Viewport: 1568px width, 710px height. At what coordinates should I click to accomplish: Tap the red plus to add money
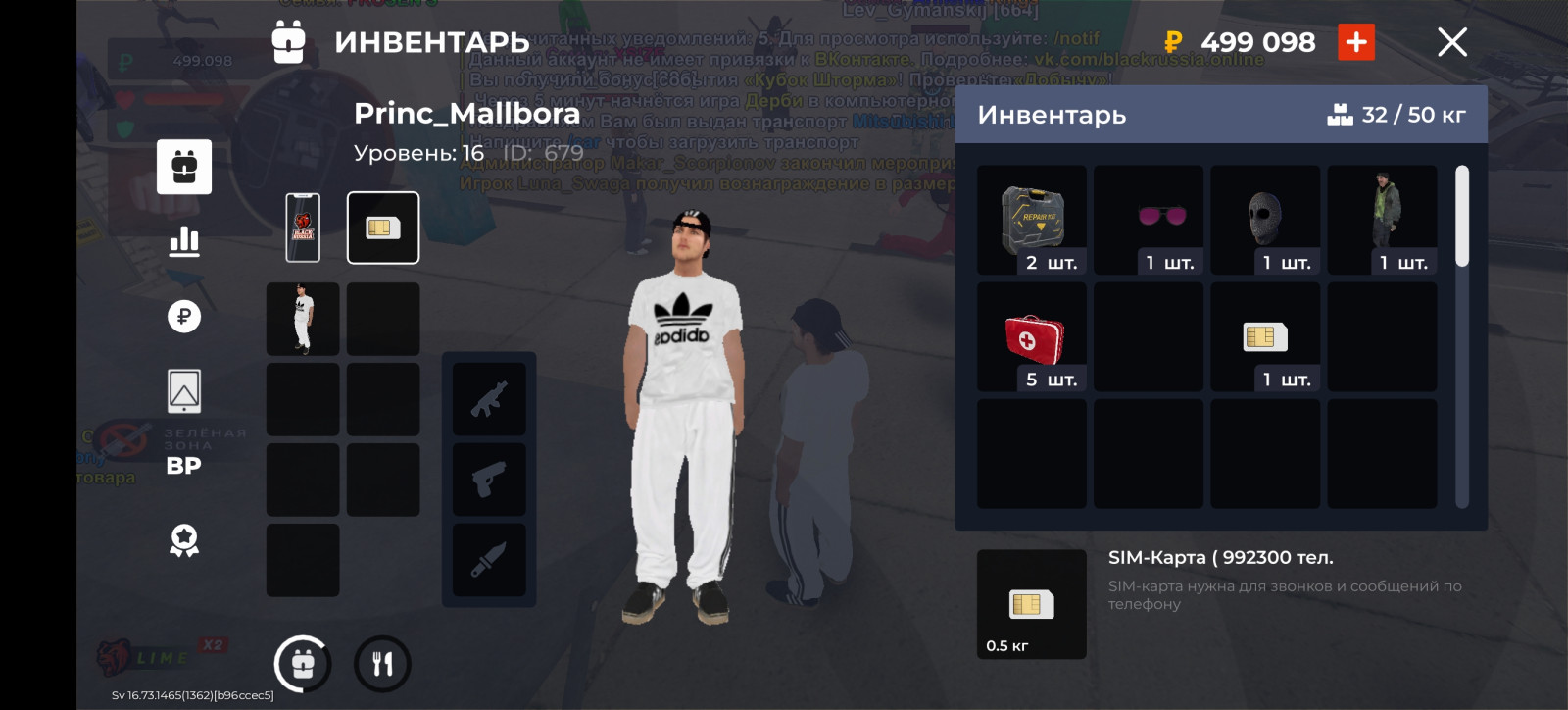(x=1356, y=42)
